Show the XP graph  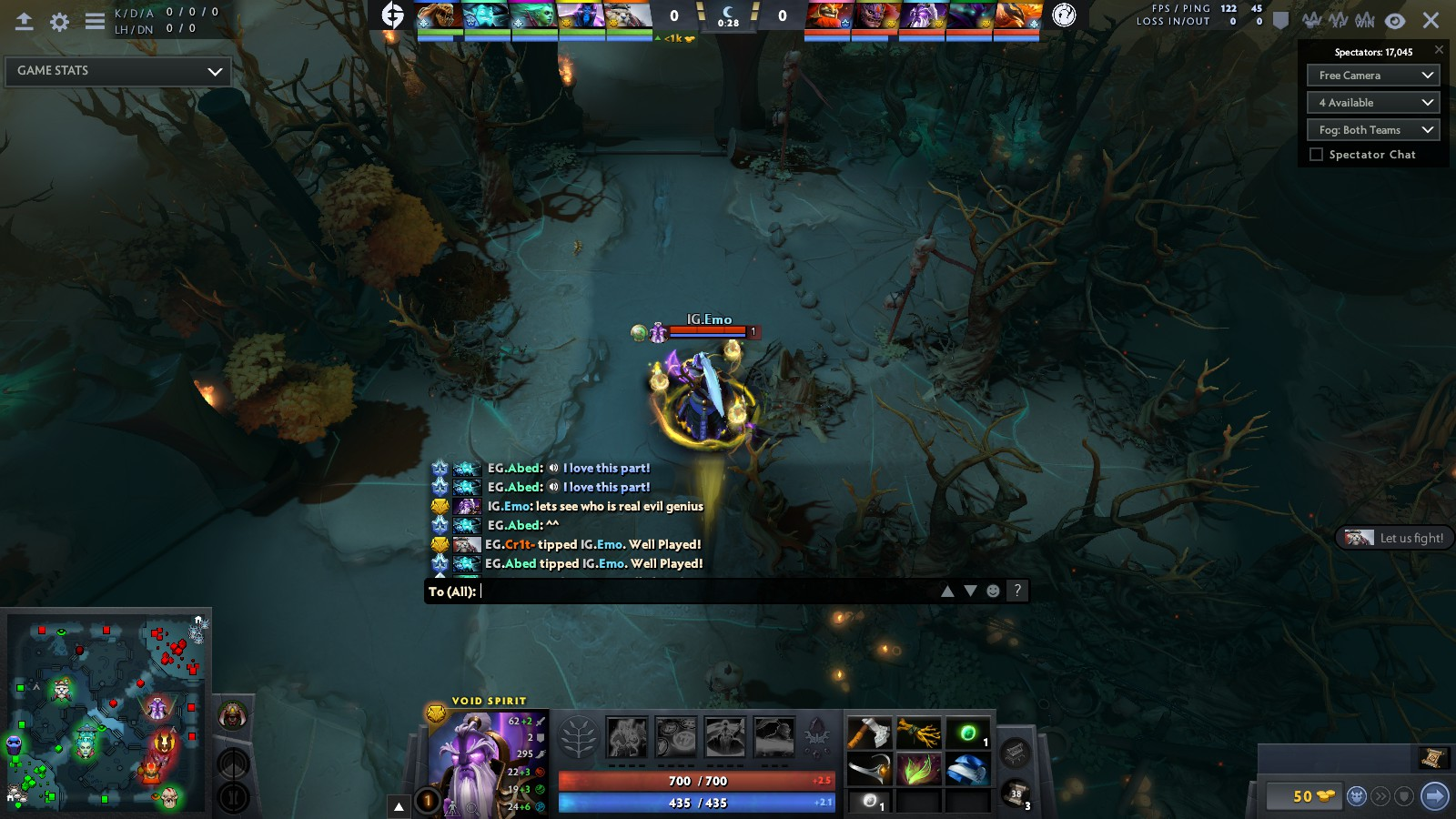point(1338,21)
